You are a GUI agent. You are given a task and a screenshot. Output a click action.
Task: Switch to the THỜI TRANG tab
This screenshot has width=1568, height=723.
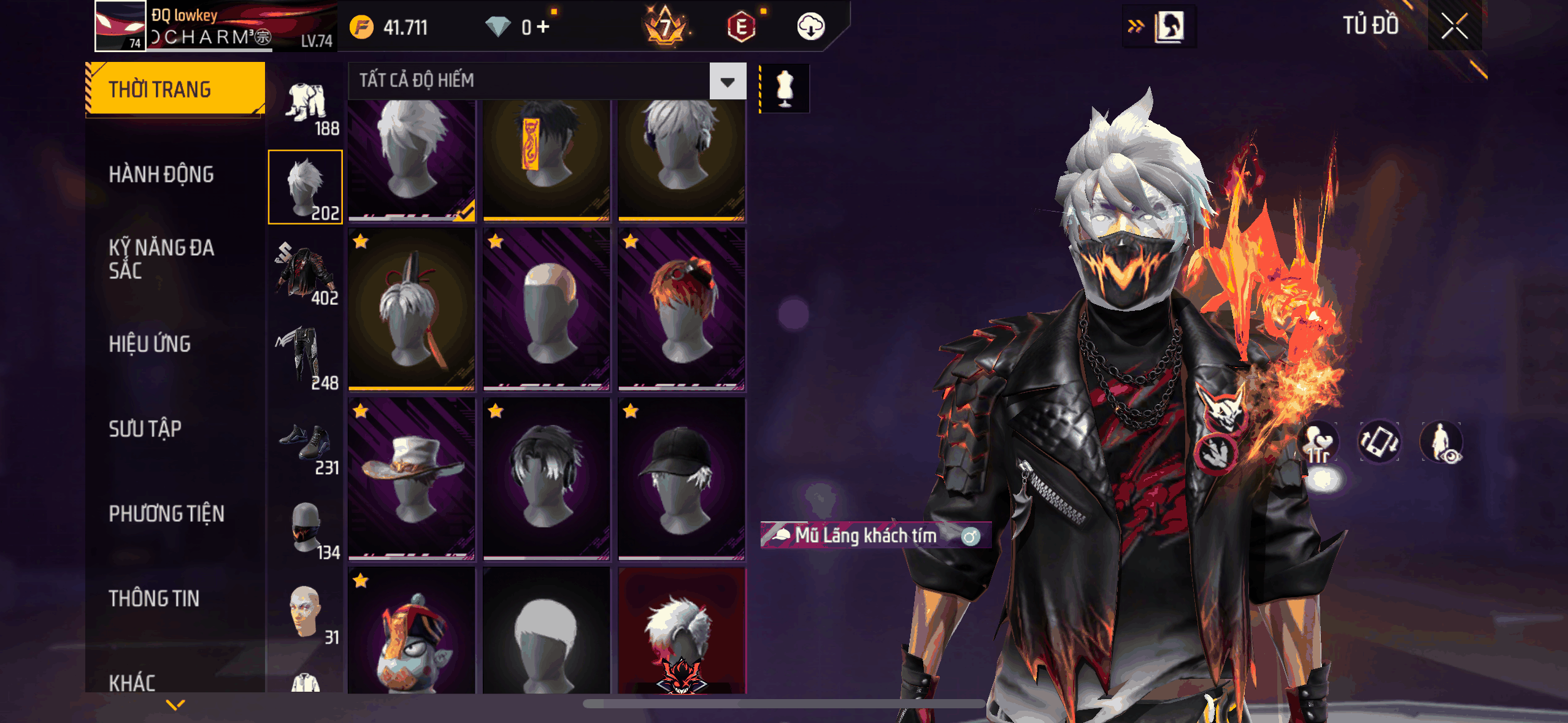175,89
